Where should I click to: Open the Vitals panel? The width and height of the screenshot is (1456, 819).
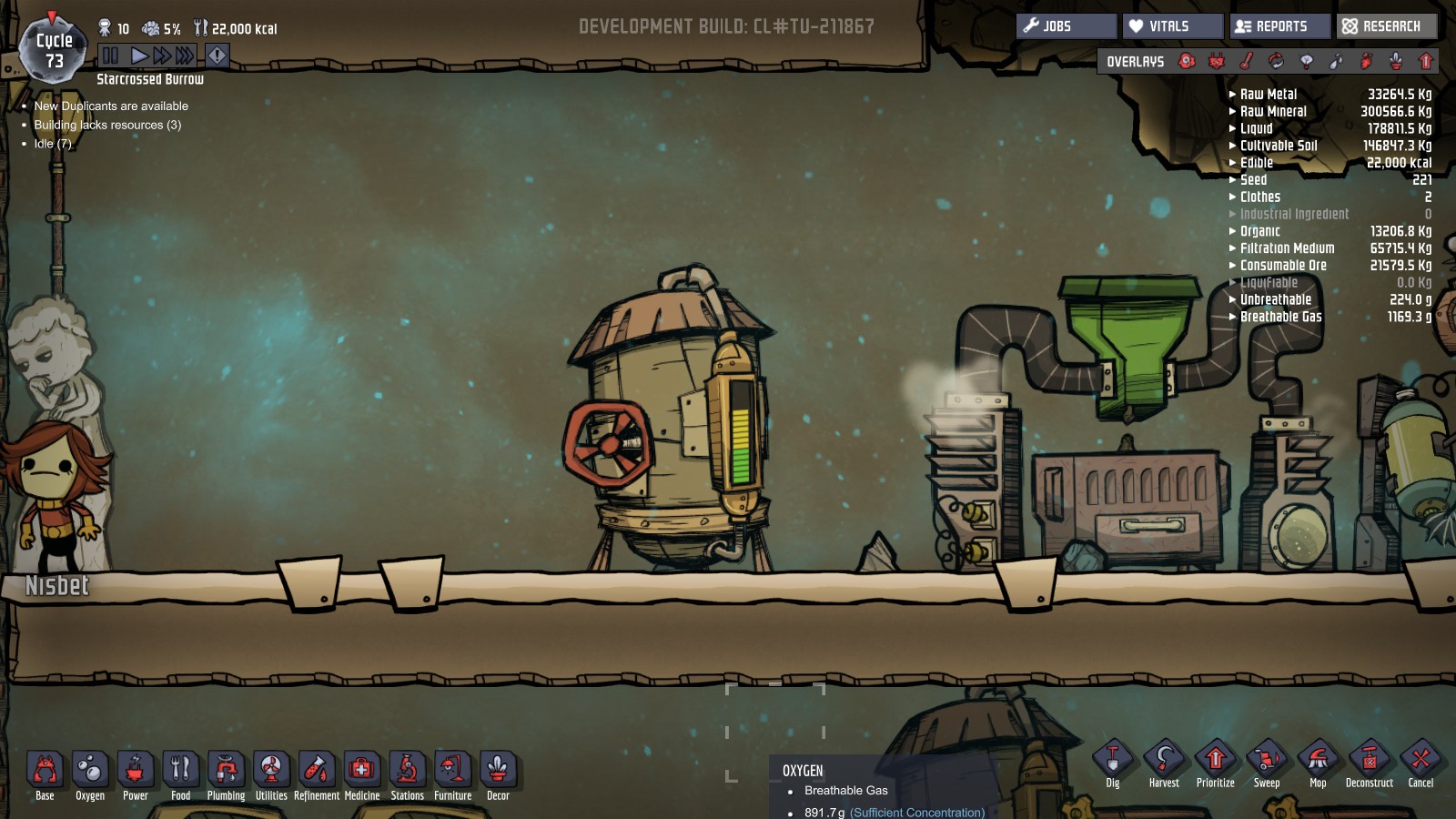pos(1172,26)
